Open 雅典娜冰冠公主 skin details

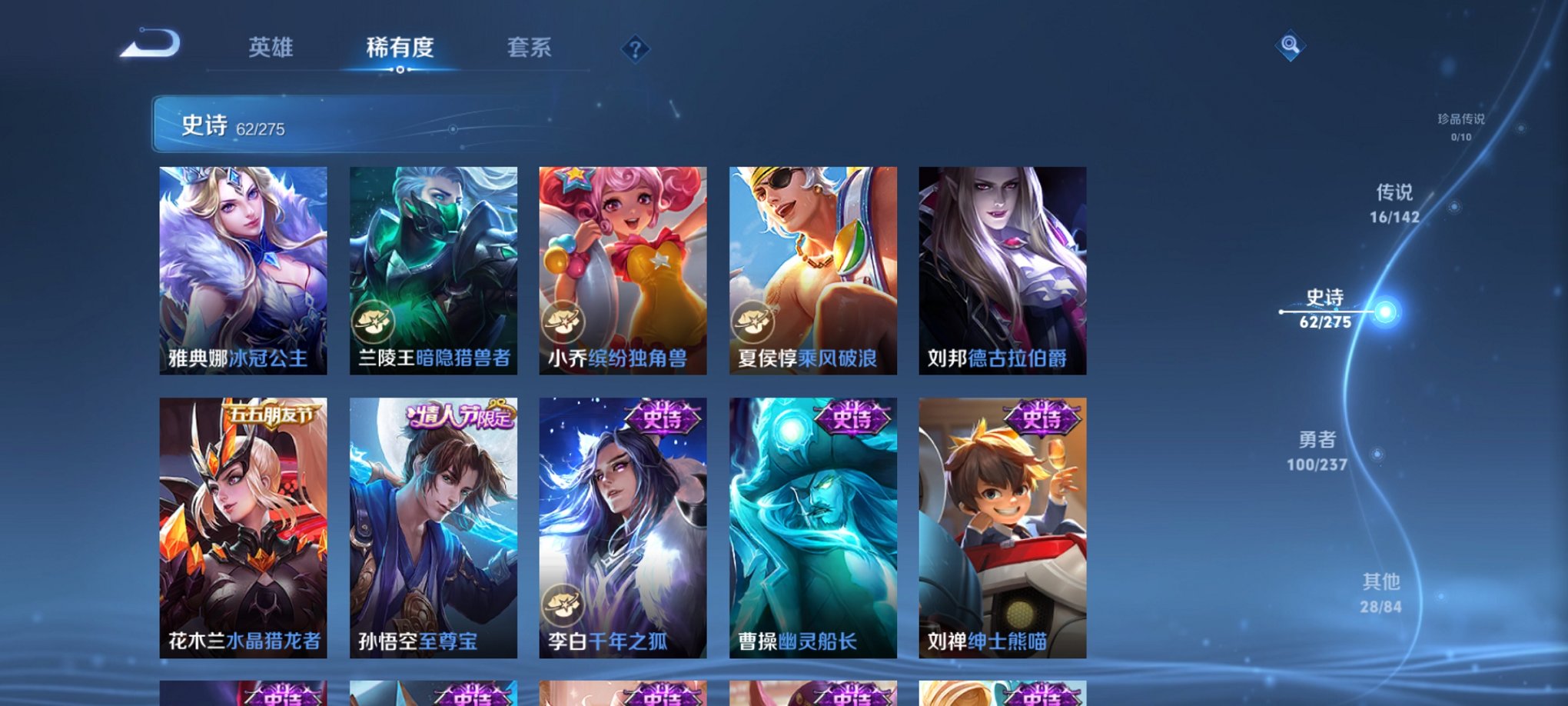click(246, 269)
